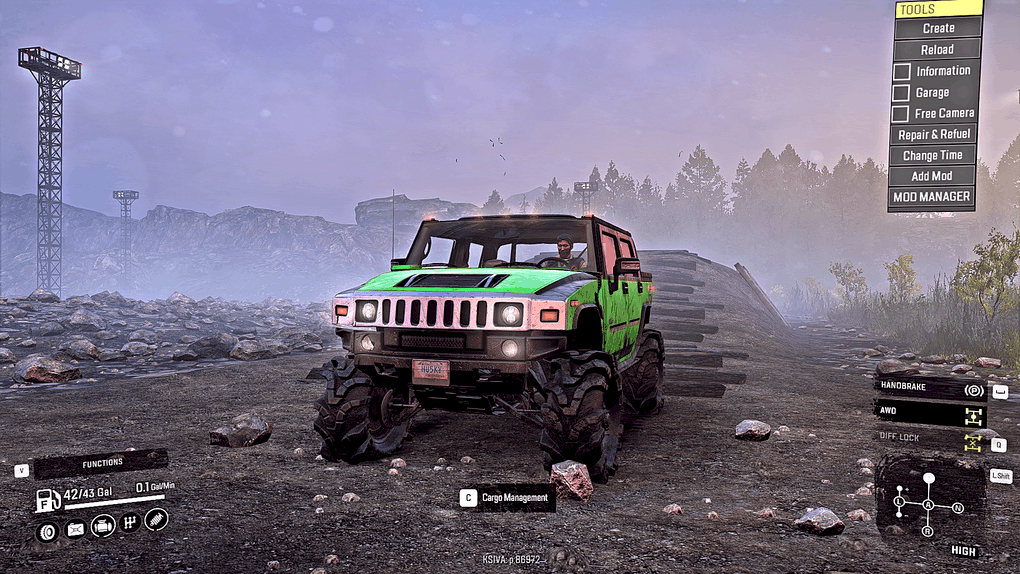Select the tire status icon
The height and width of the screenshot is (574, 1020).
tap(46, 530)
